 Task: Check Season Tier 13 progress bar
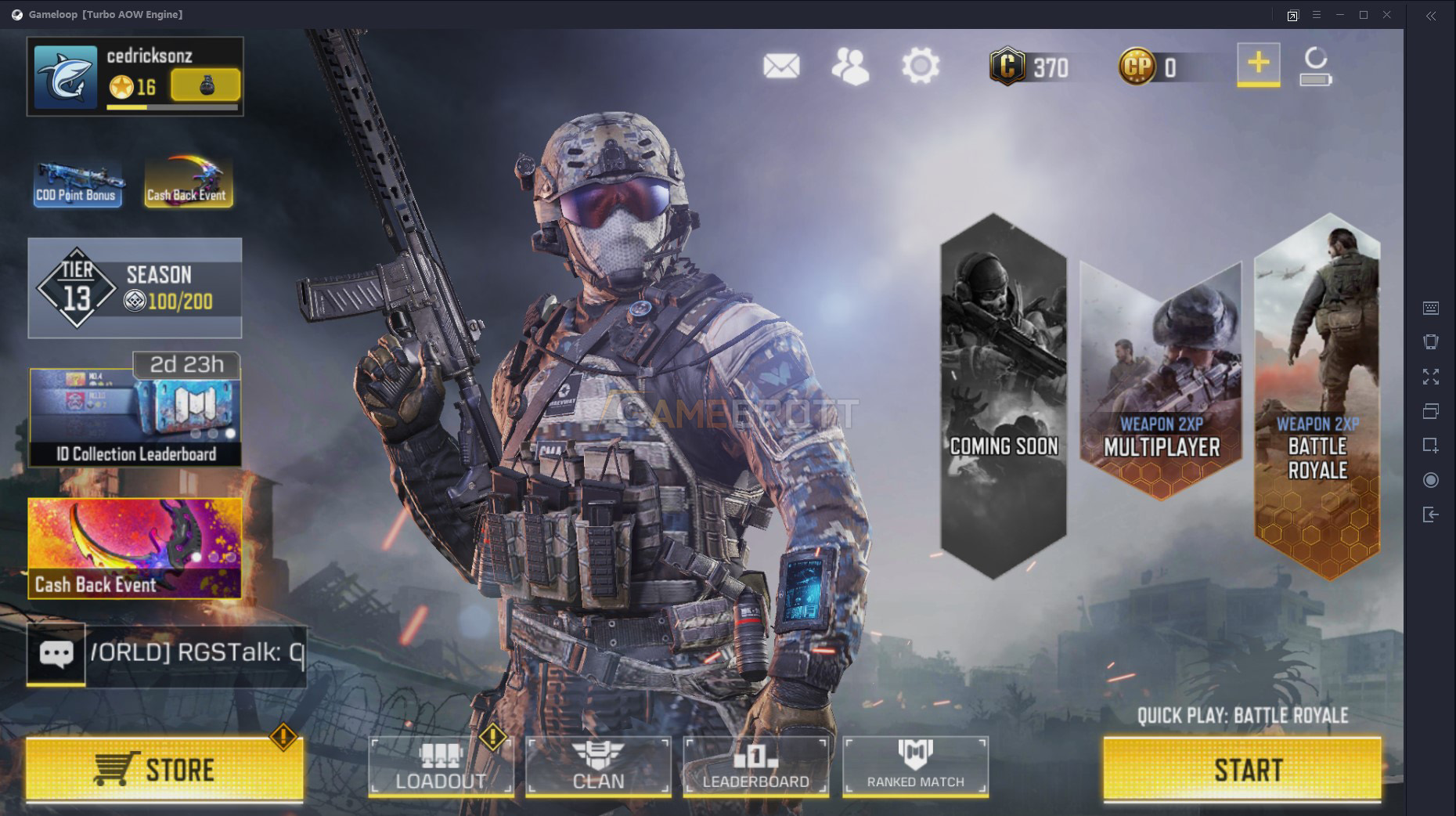tap(135, 287)
